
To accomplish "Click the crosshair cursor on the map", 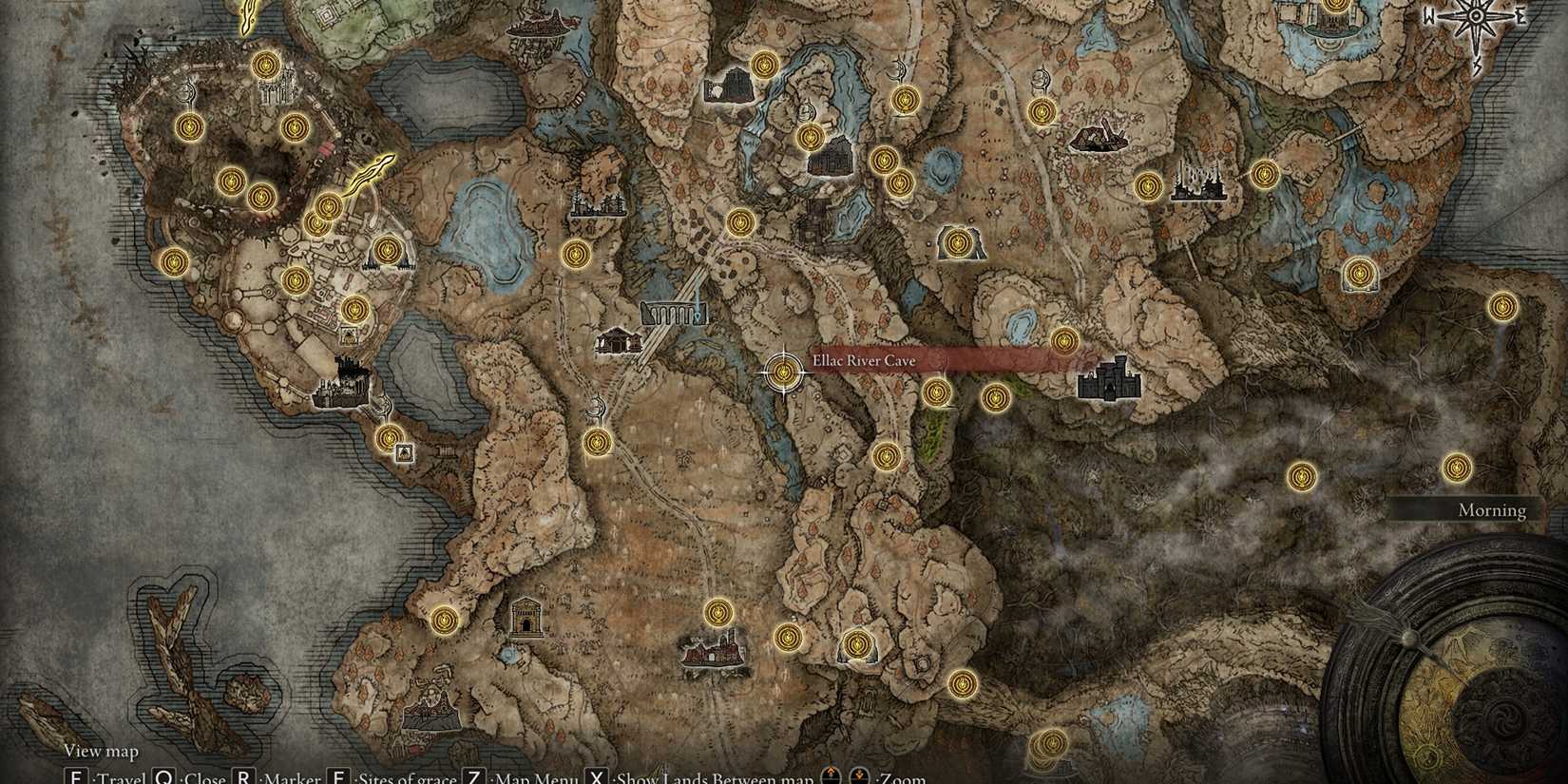I will [782, 373].
